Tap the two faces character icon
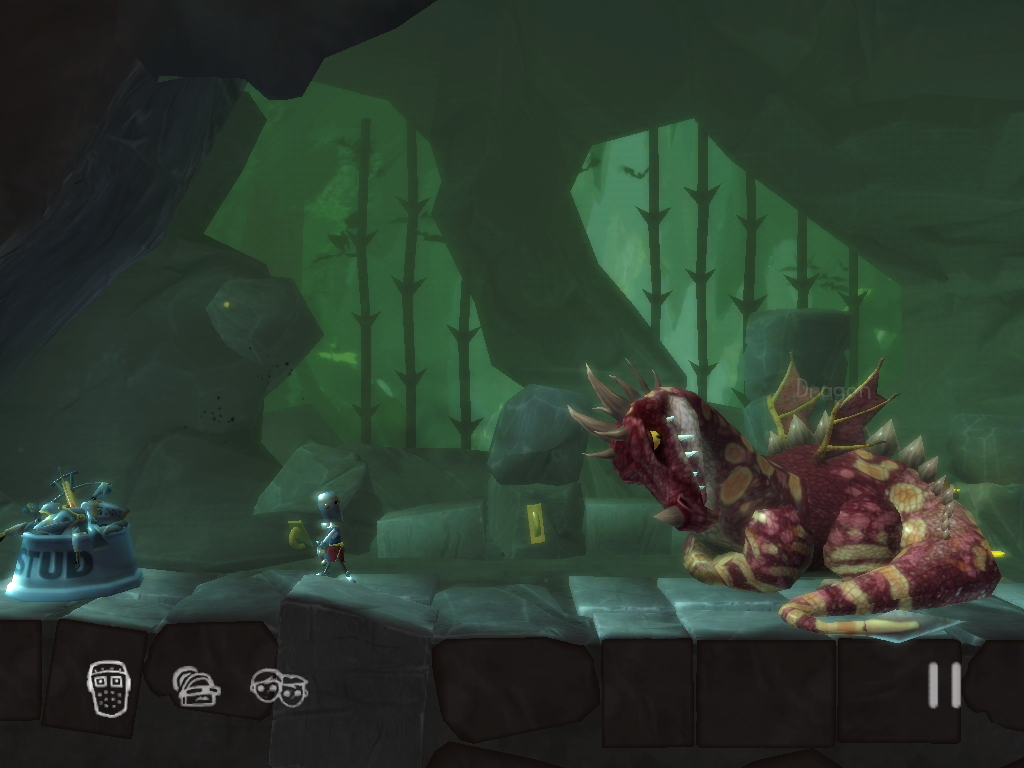1024x768 pixels. click(279, 688)
